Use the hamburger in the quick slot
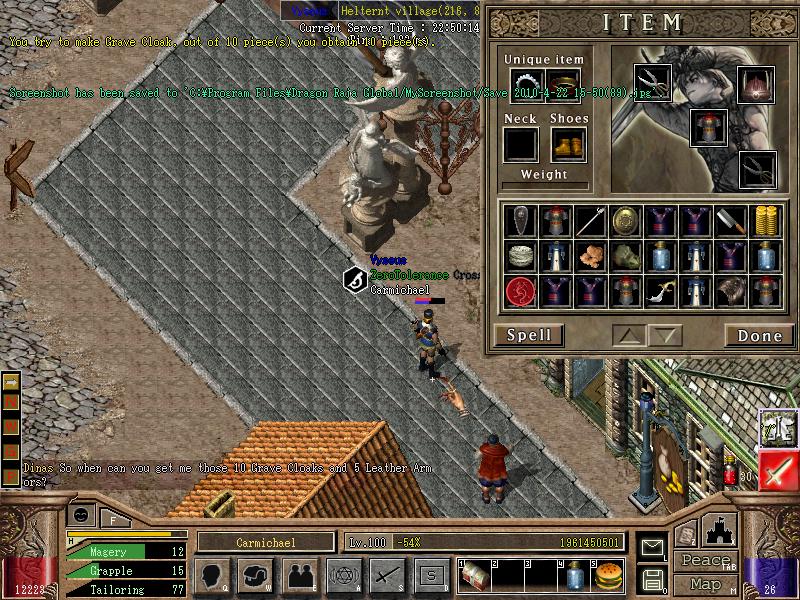Viewport: 800px width, 600px height. point(607,576)
